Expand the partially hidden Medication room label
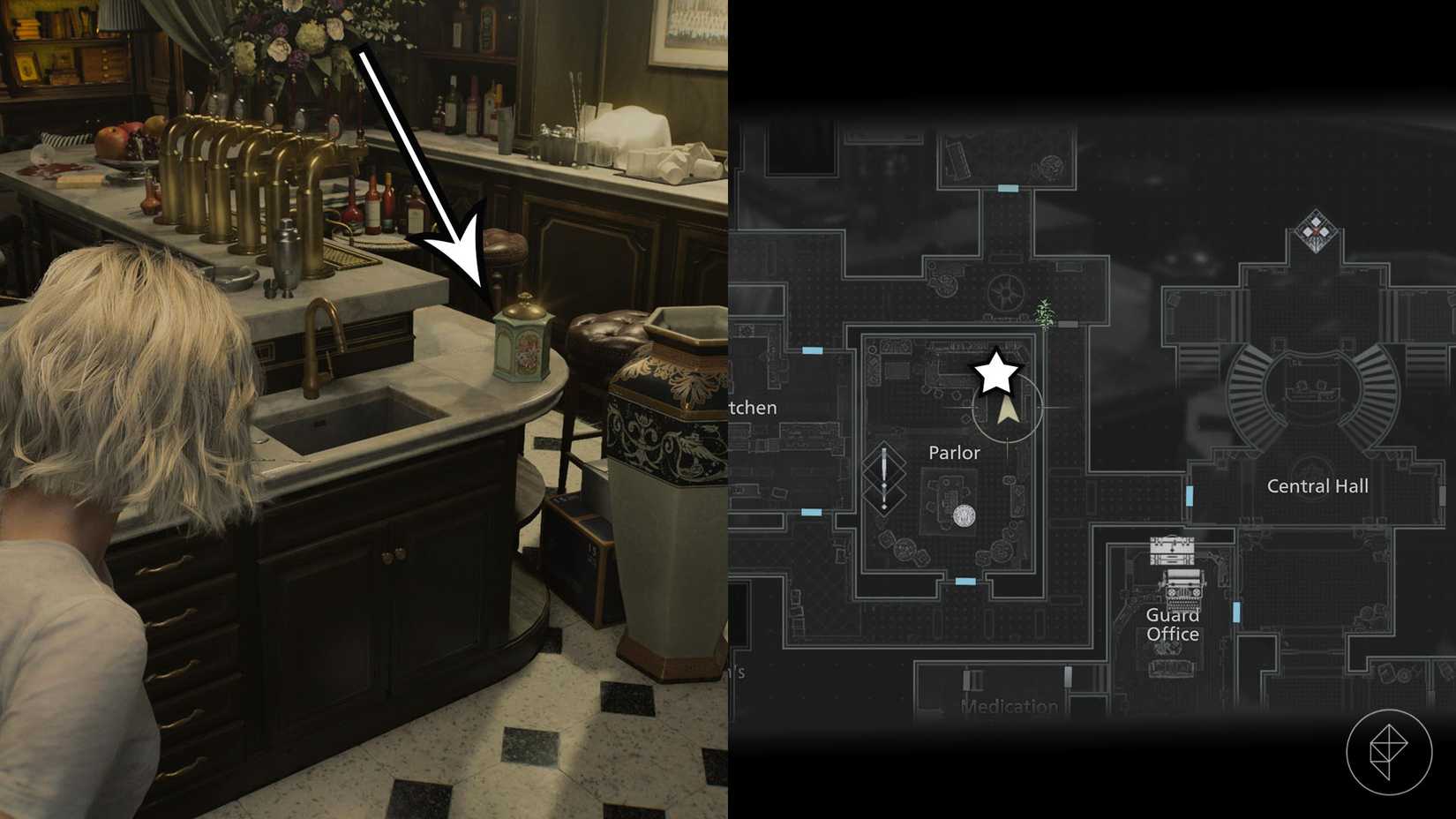Image resolution: width=1456 pixels, height=819 pixels. pos(1009,706)
